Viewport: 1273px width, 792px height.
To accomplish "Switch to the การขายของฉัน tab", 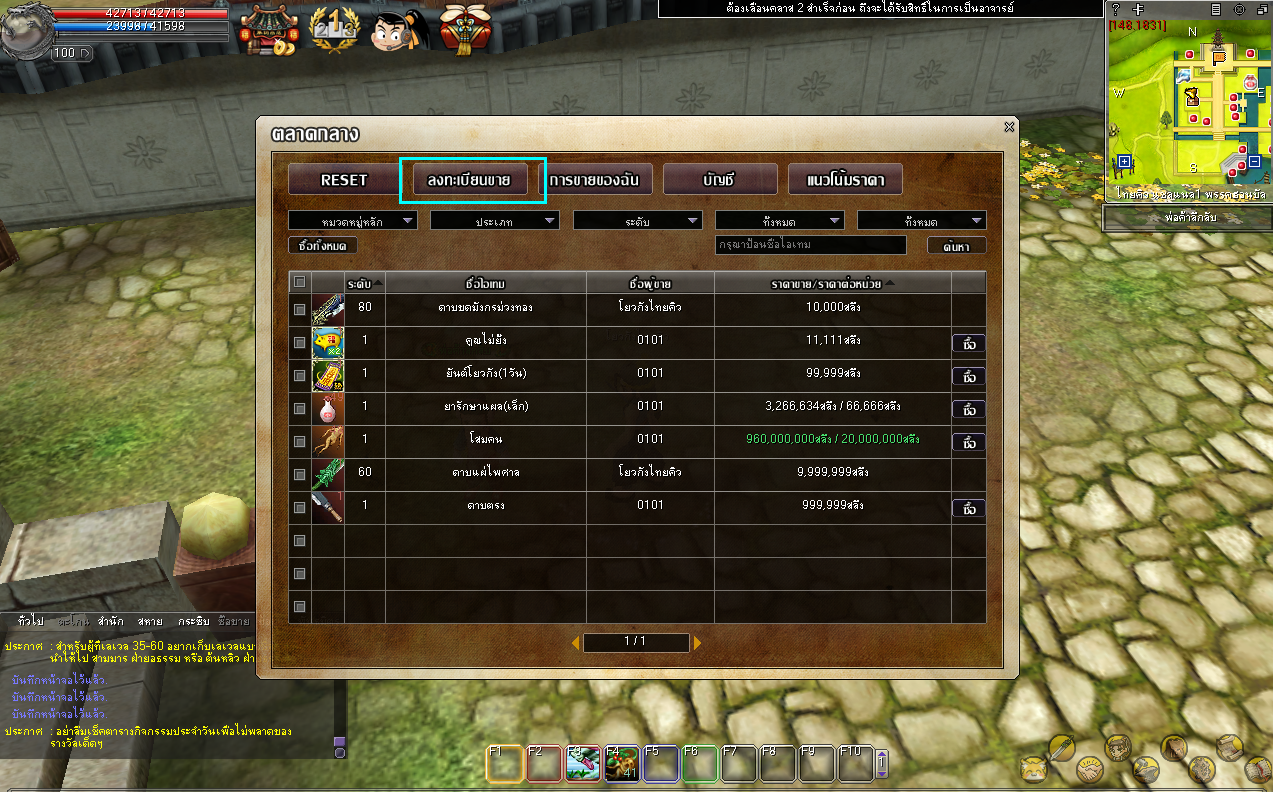I will pyautogui.click(x=595, y=180).
